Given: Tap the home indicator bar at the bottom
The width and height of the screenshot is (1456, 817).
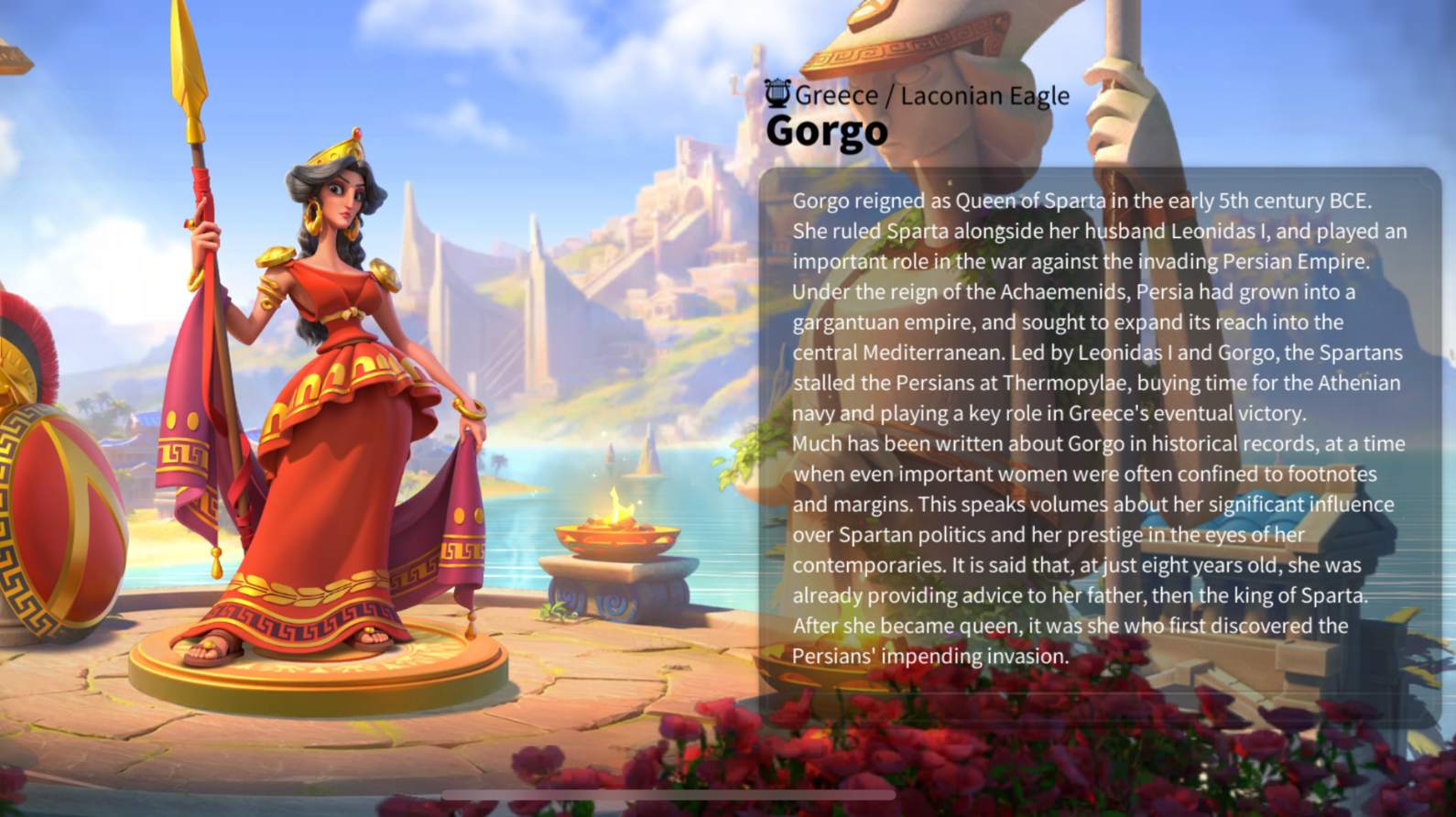Looking at the screenshot, I should [x=668, y=794].
